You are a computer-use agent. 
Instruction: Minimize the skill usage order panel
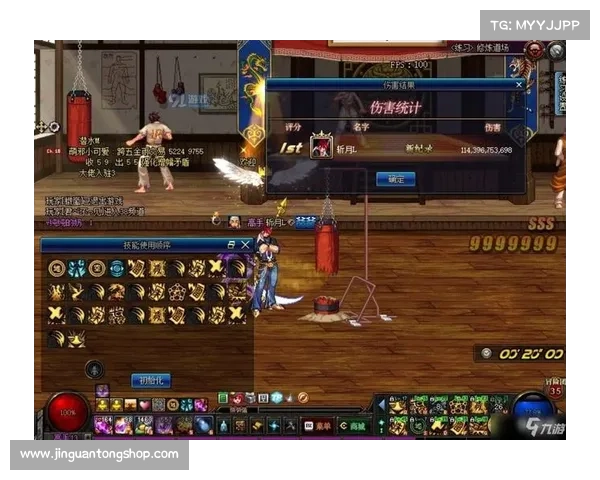click(232, 245)
